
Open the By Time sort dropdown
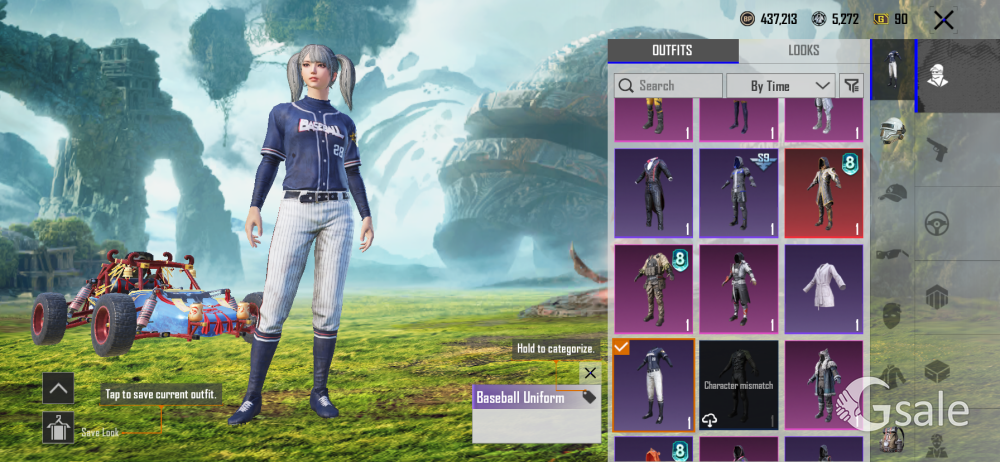(x=780, y=86)
